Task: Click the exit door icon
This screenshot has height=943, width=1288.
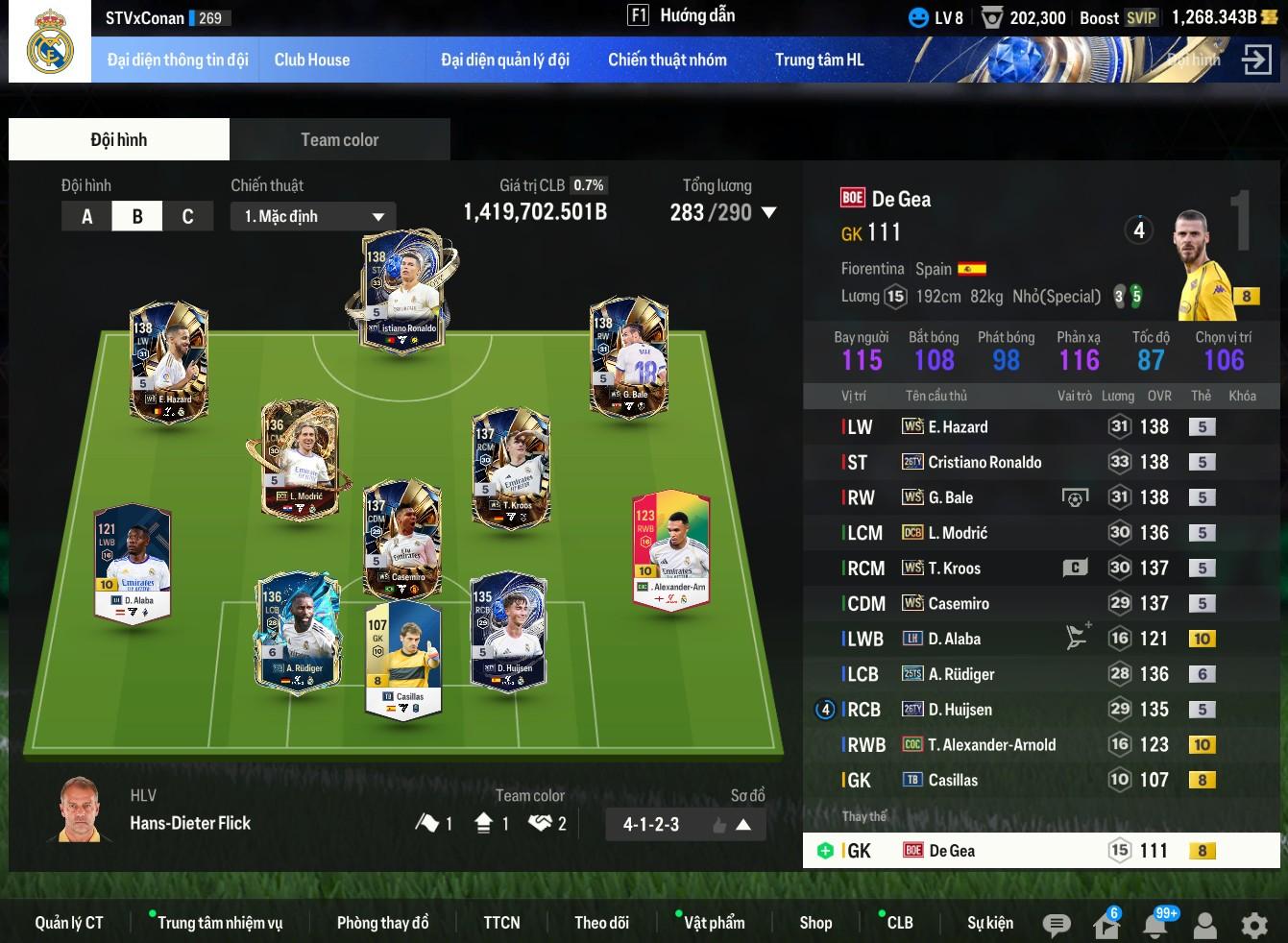Action: tap(1255, 60)
